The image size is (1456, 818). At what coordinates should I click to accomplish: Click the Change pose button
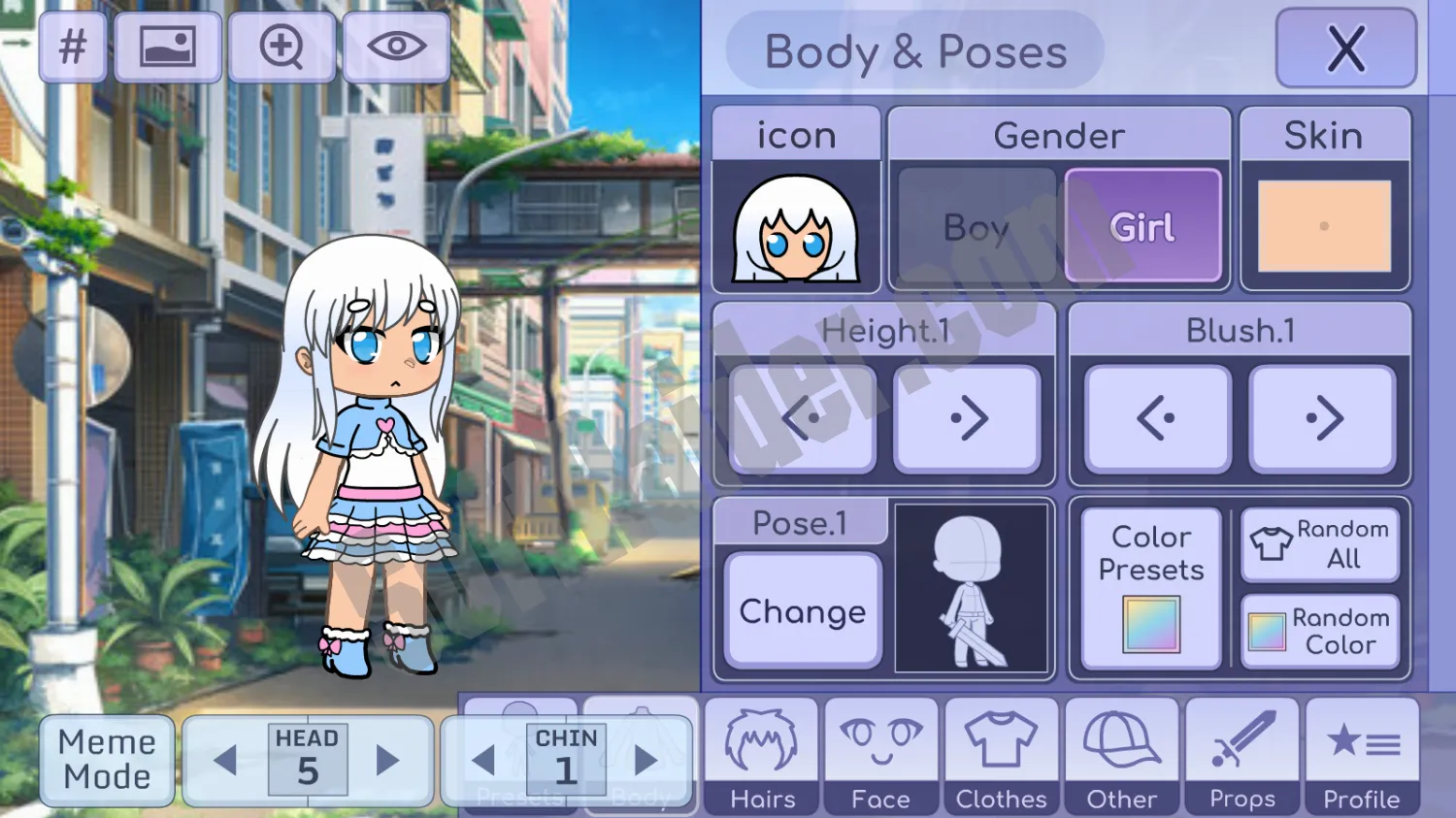tap(803, 611)
